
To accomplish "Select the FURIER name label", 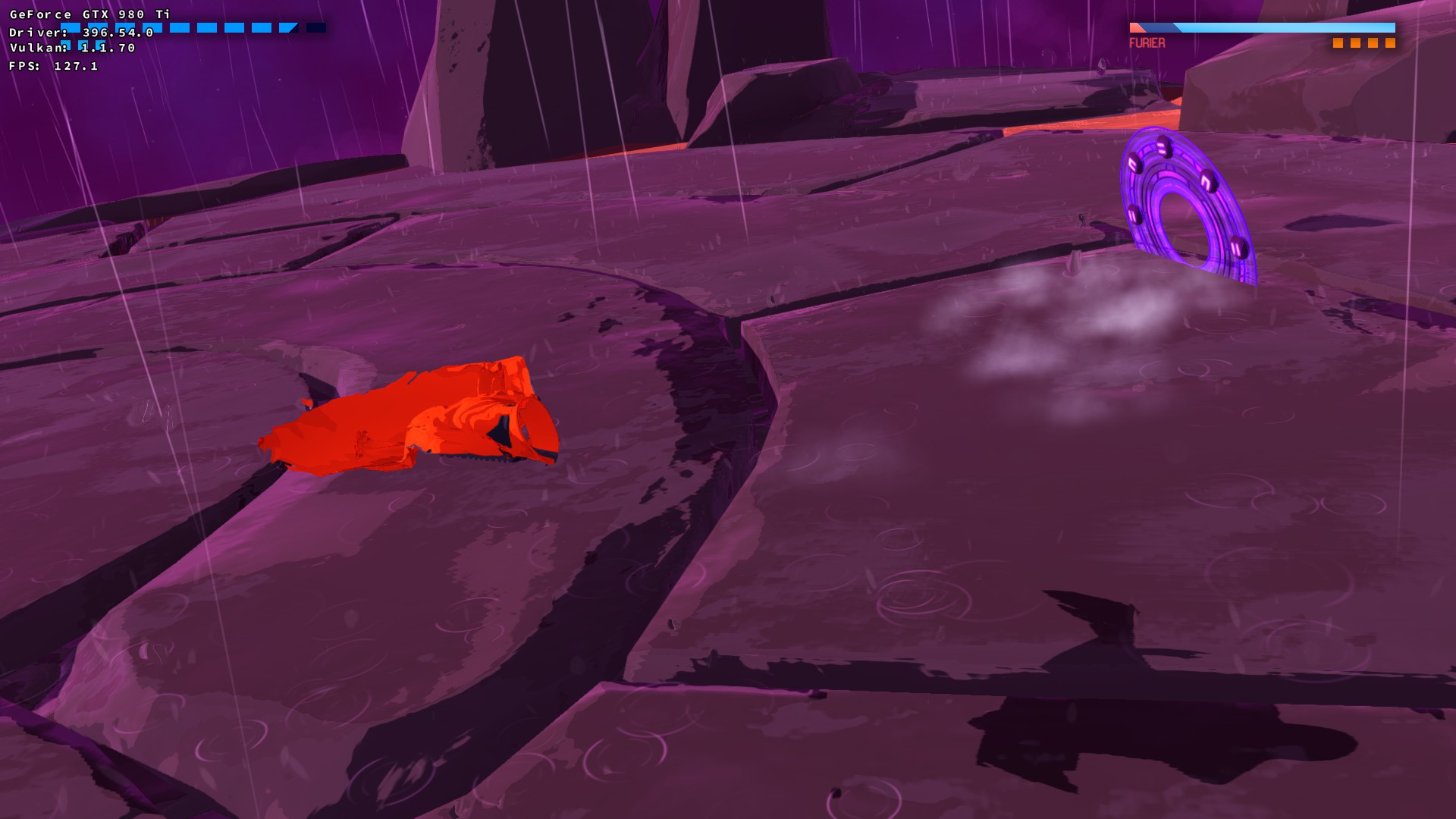I will (x=1147, y=42).
